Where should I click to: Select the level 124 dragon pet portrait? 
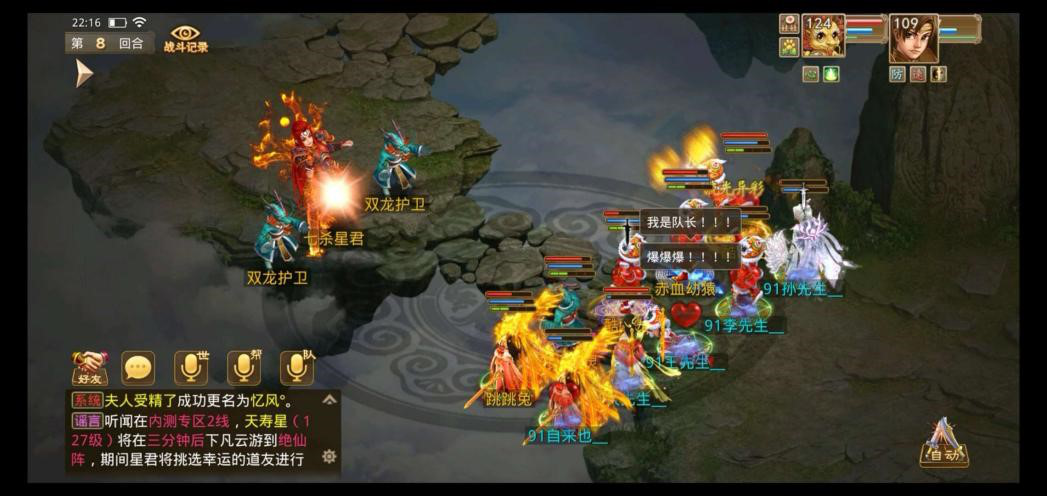823,35
